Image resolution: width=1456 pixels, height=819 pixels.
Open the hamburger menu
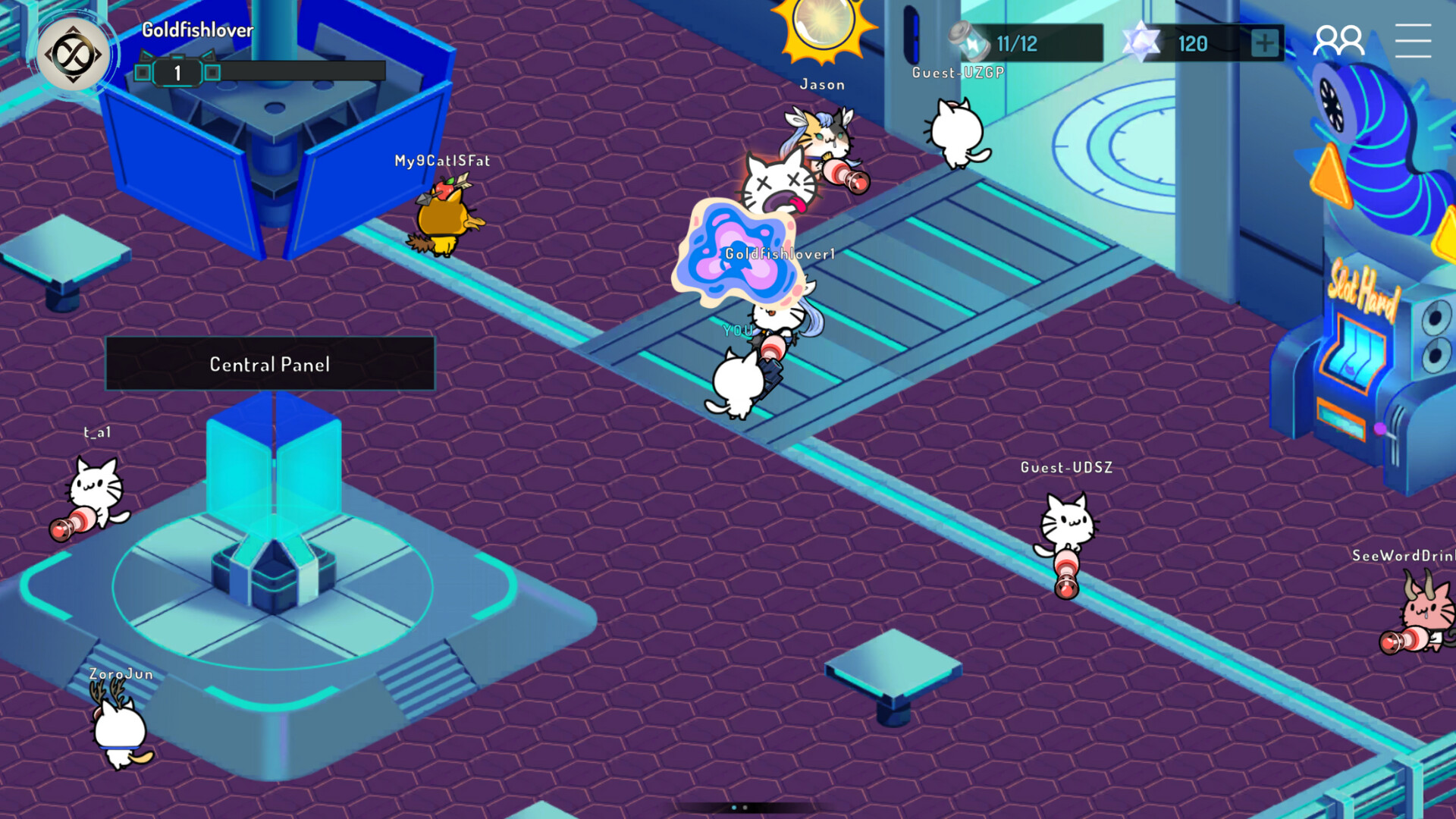point(1414,42)
